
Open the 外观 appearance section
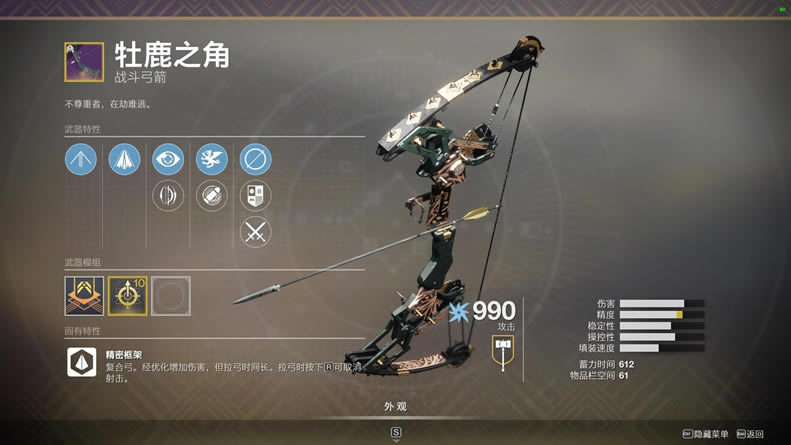pyautogui.click(x=396, y=407)
